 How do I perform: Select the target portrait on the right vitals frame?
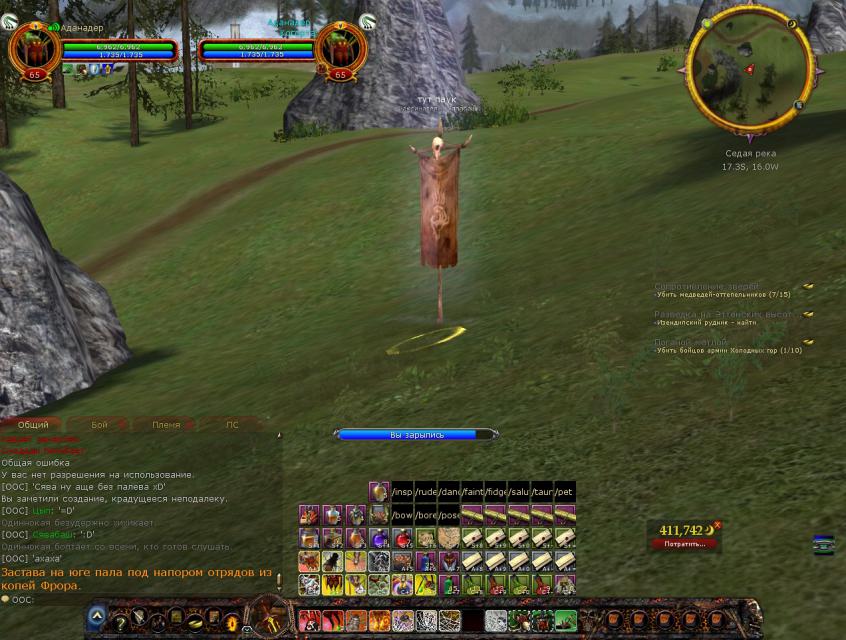coord(341,48)
